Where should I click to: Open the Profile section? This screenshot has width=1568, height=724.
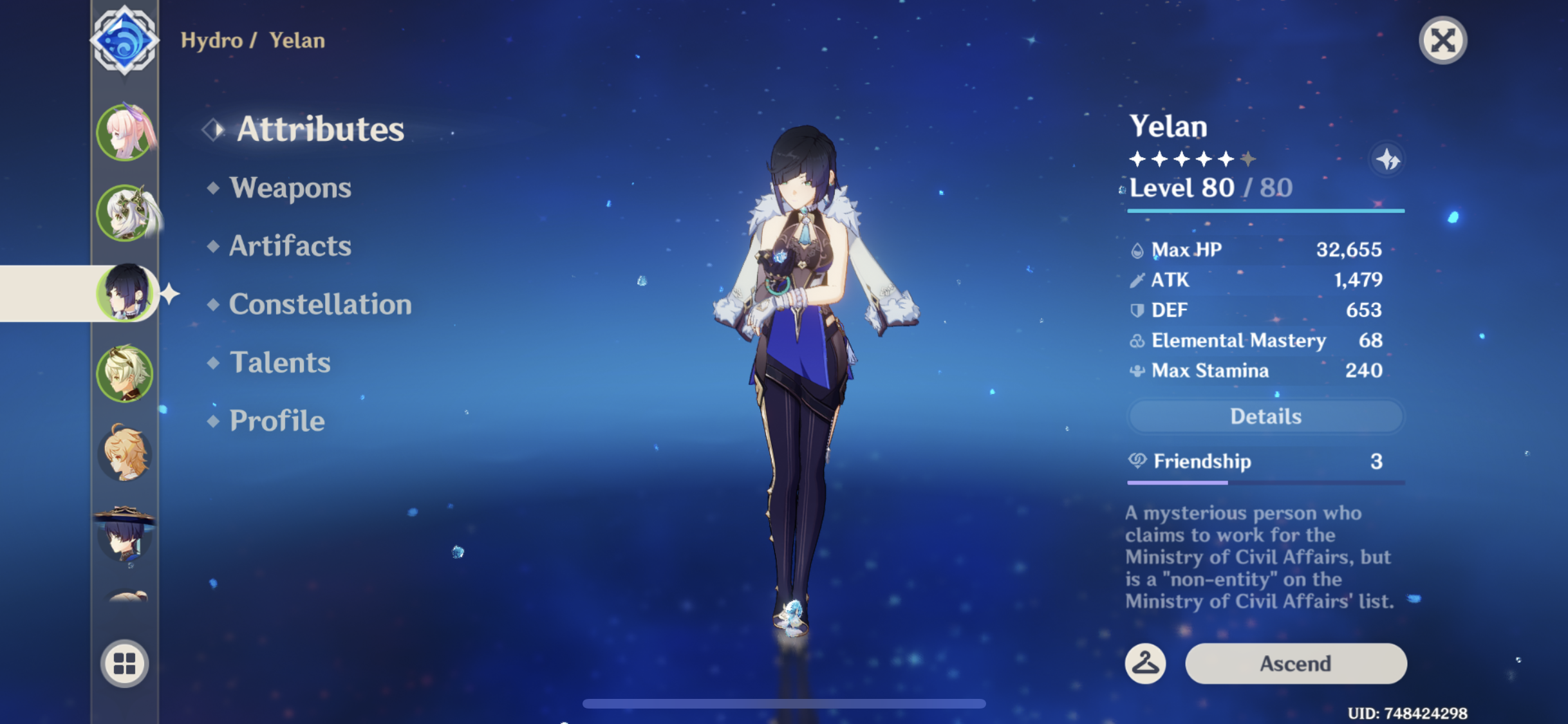point(275,421)
